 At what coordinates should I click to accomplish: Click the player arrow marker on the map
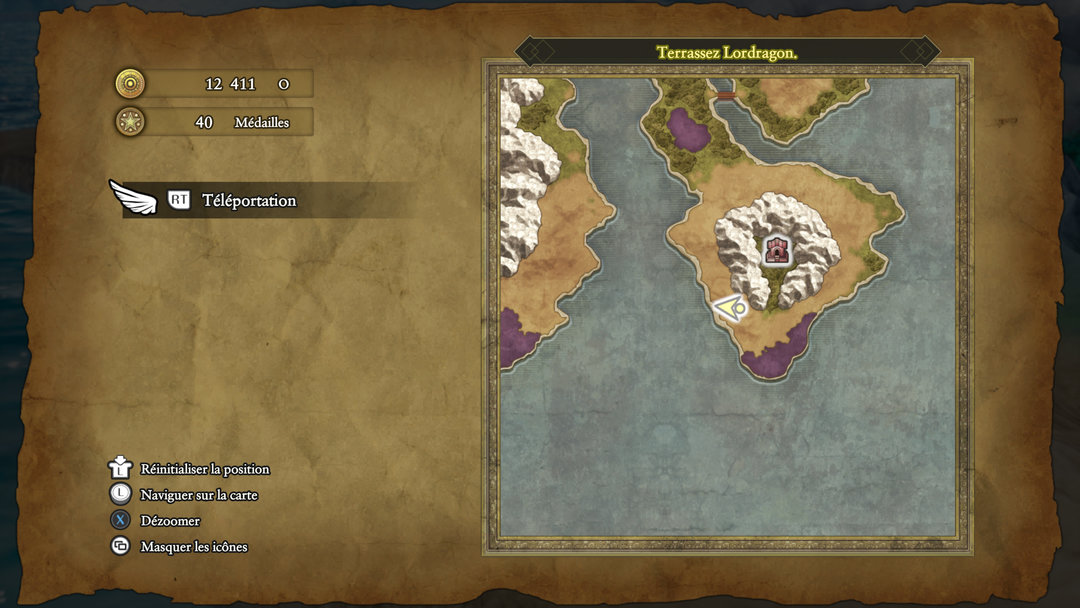pos(730,308)
